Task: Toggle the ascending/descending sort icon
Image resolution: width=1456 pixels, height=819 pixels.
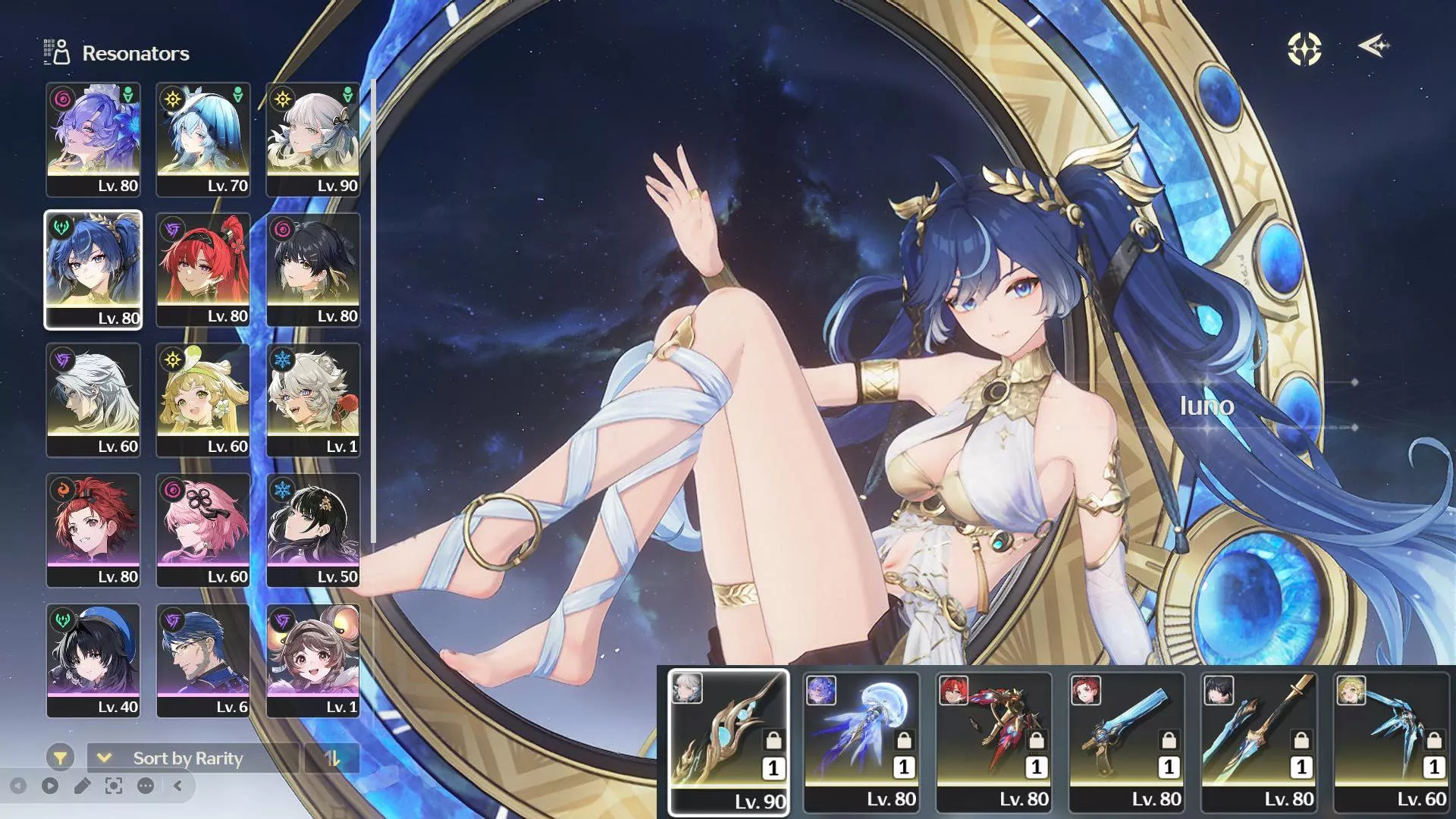Action: pyautogui.click(x=331, y=758)
